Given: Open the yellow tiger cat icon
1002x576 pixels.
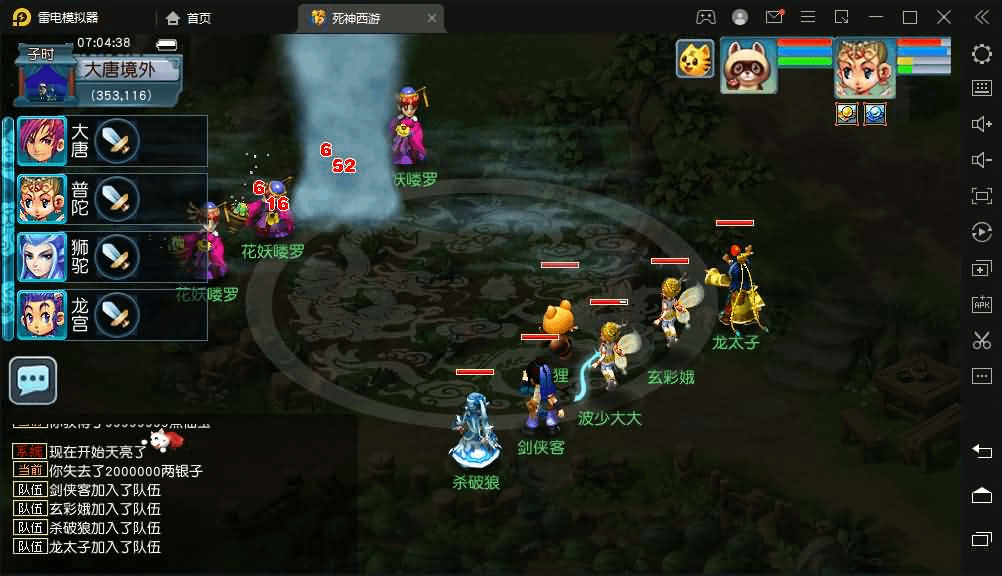Looking at the screenshot, I should (695, 59).
